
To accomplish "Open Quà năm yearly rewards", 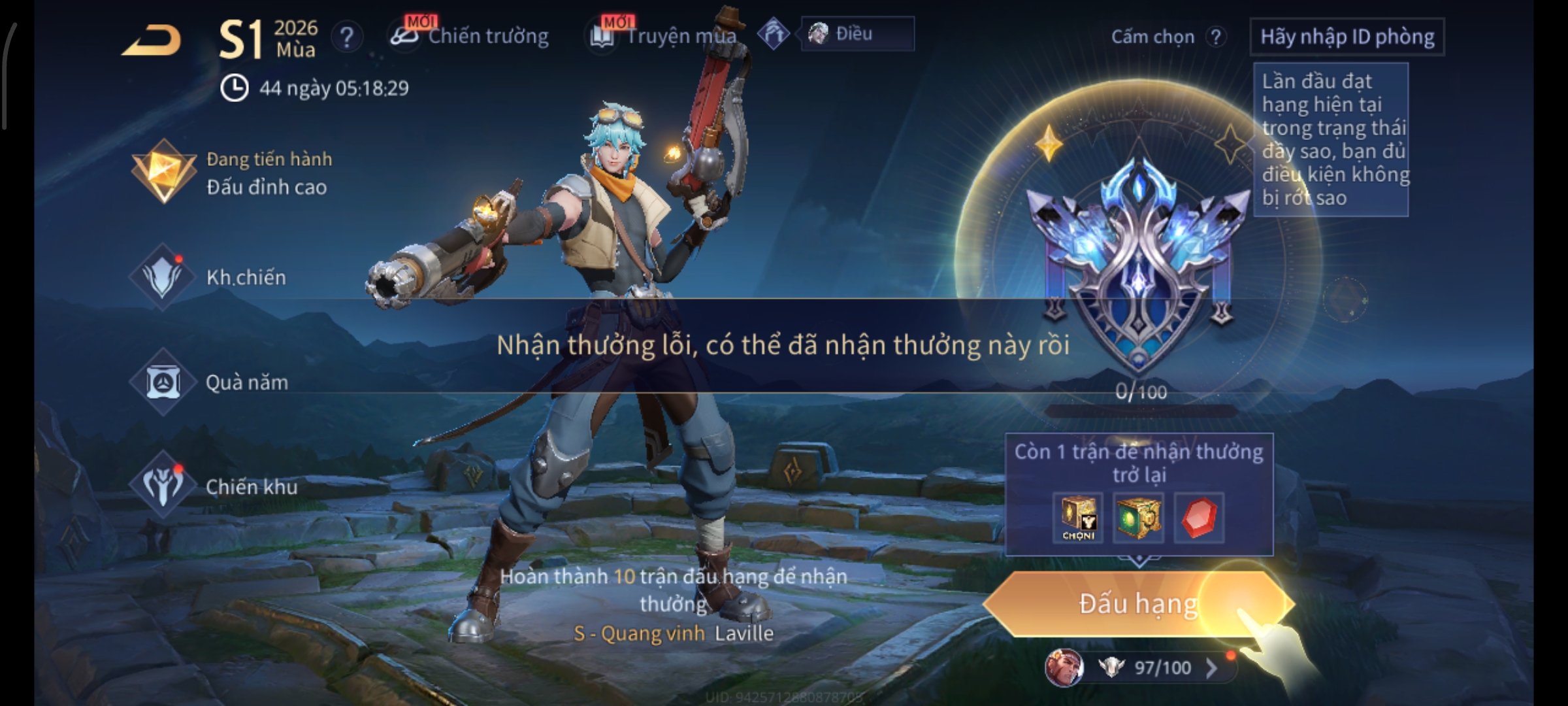I will coord(210,382).
